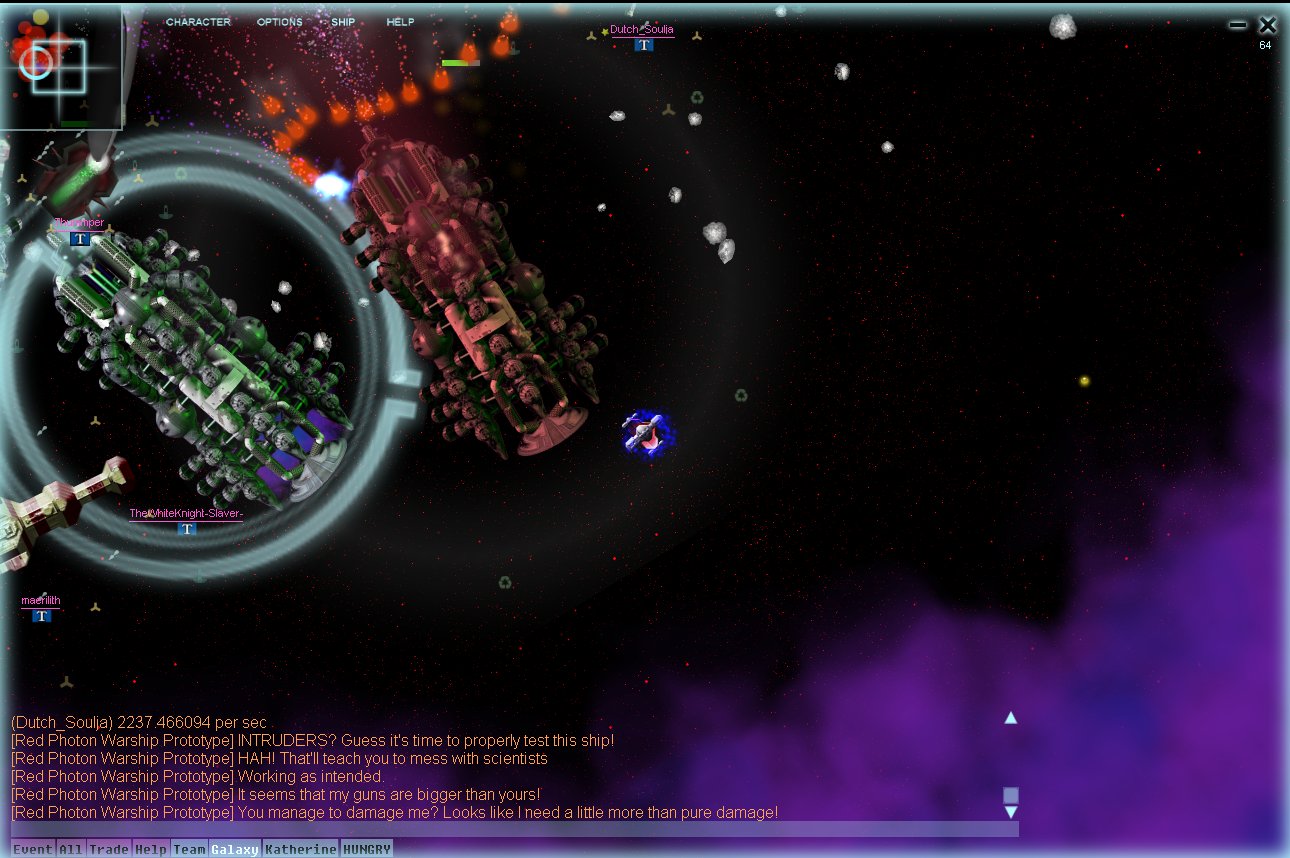Switch to the HUNGRY chat tab
This screenshot has height=858, width=1290.
367,849
